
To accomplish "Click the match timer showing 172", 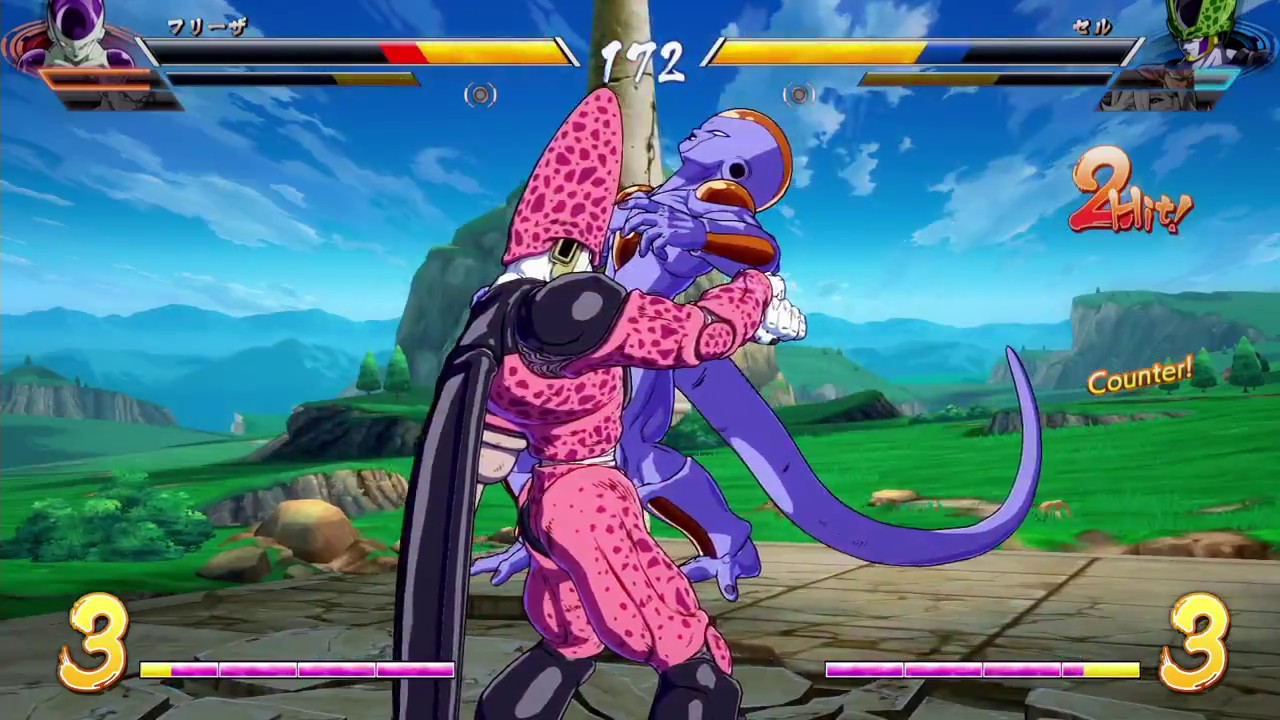I will (643, 60).
